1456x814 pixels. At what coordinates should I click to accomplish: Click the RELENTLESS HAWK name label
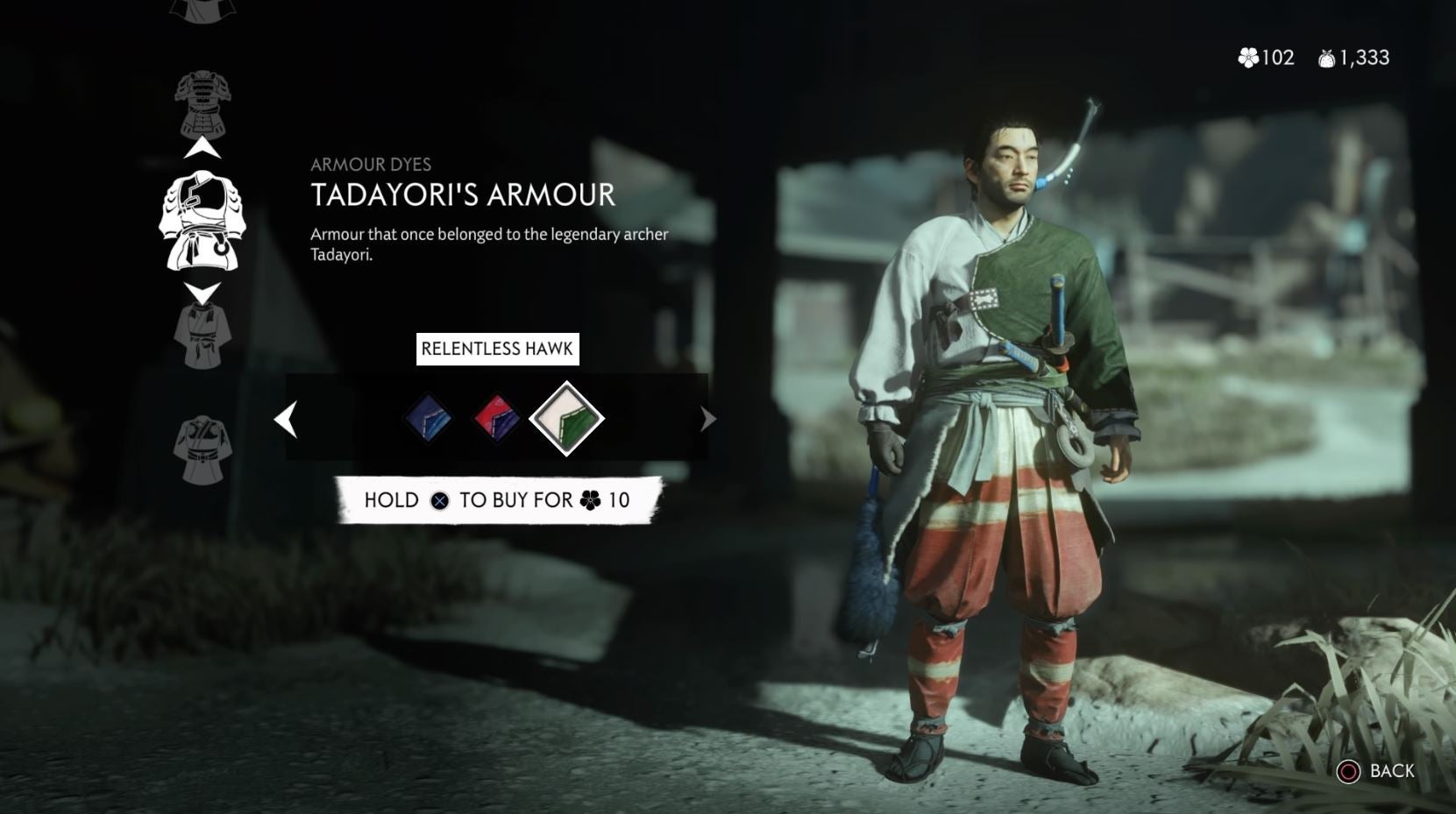(x=497, y=348)
